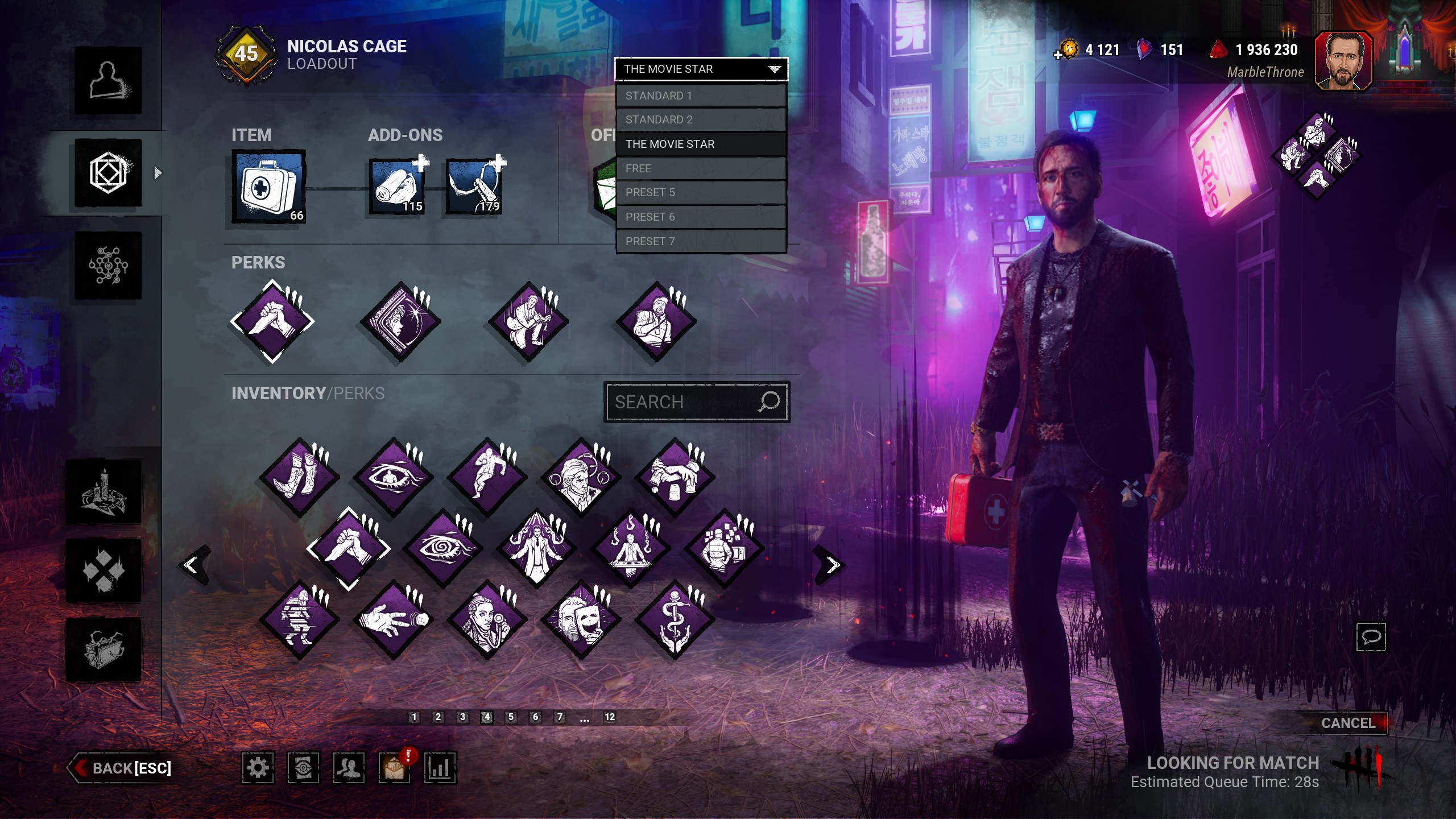Image resolution: width=1456 pixels, height=819 pixels.
Task: Open the inbox with the alert badge
Action: point(394,769)
